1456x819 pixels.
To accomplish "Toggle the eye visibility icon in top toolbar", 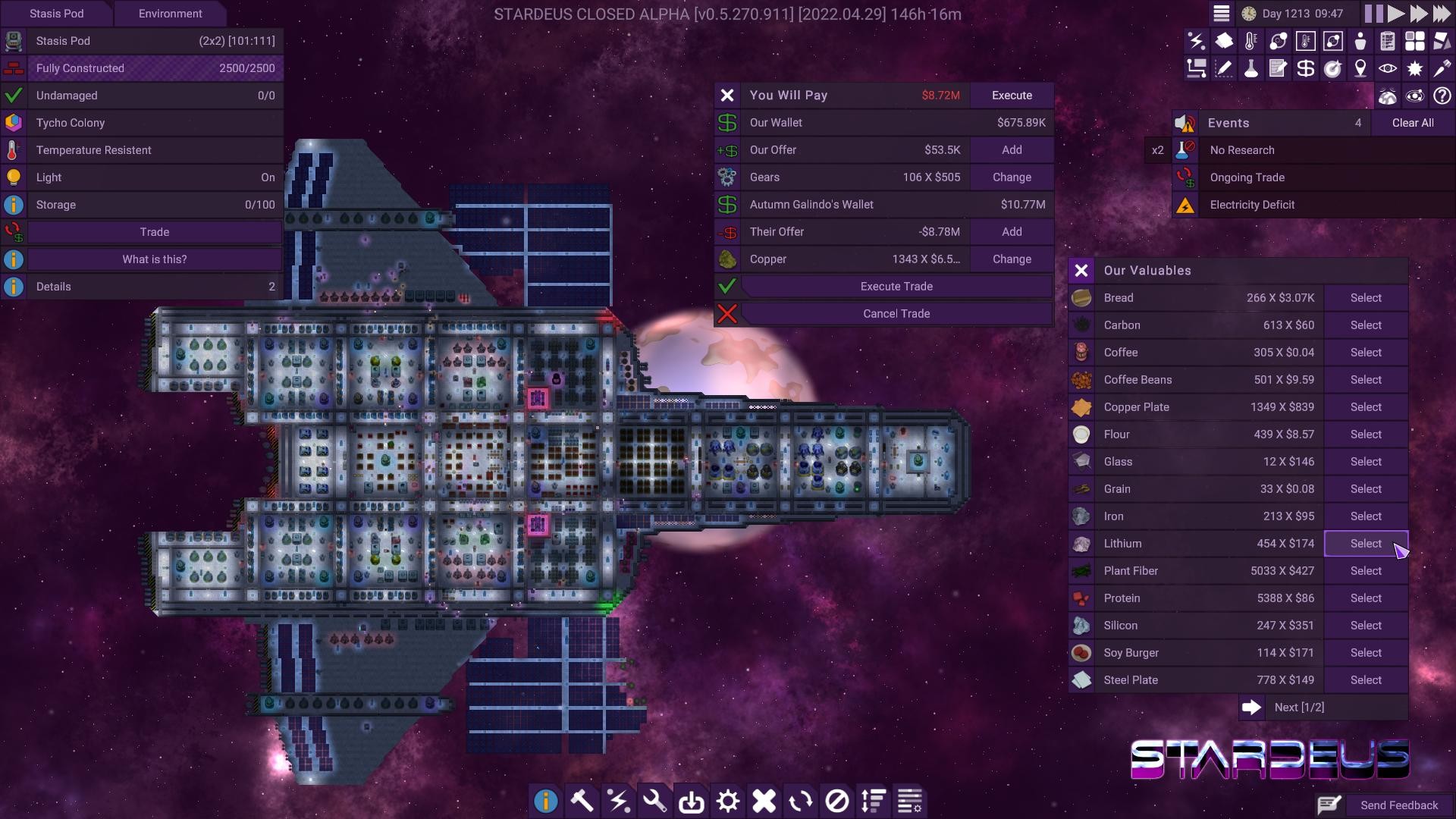I will pyautogui.click(x=1388, y=68).
